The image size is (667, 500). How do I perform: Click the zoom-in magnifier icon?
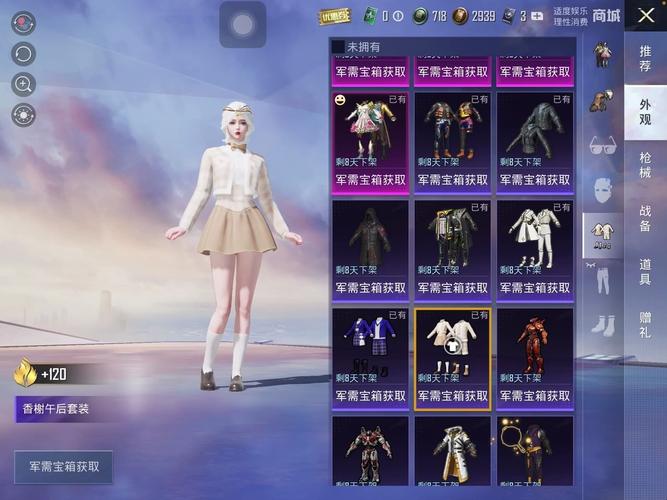coord(23,85)
